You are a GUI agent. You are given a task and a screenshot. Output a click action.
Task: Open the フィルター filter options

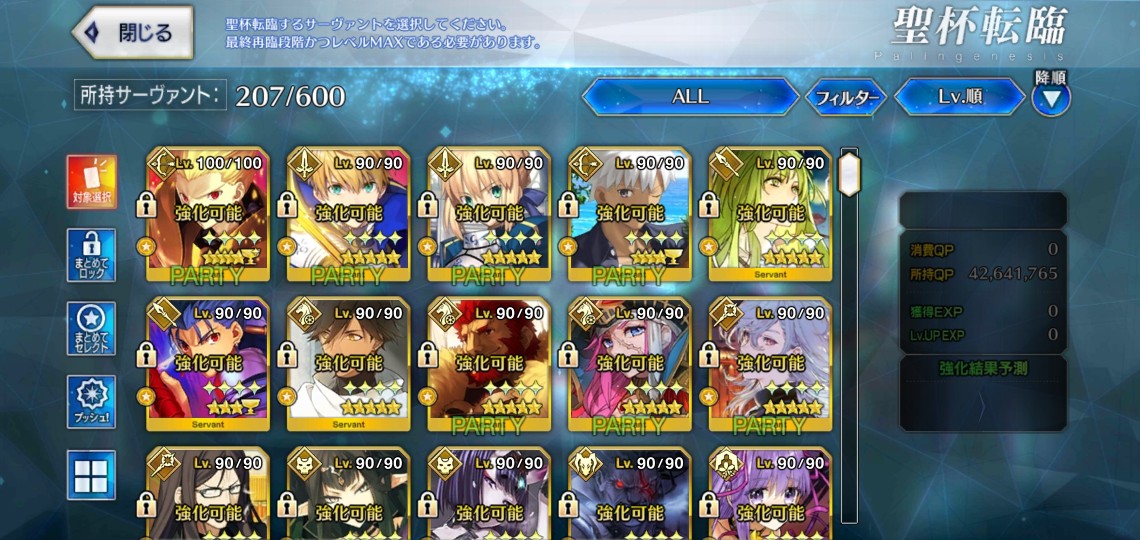point(845,98)
